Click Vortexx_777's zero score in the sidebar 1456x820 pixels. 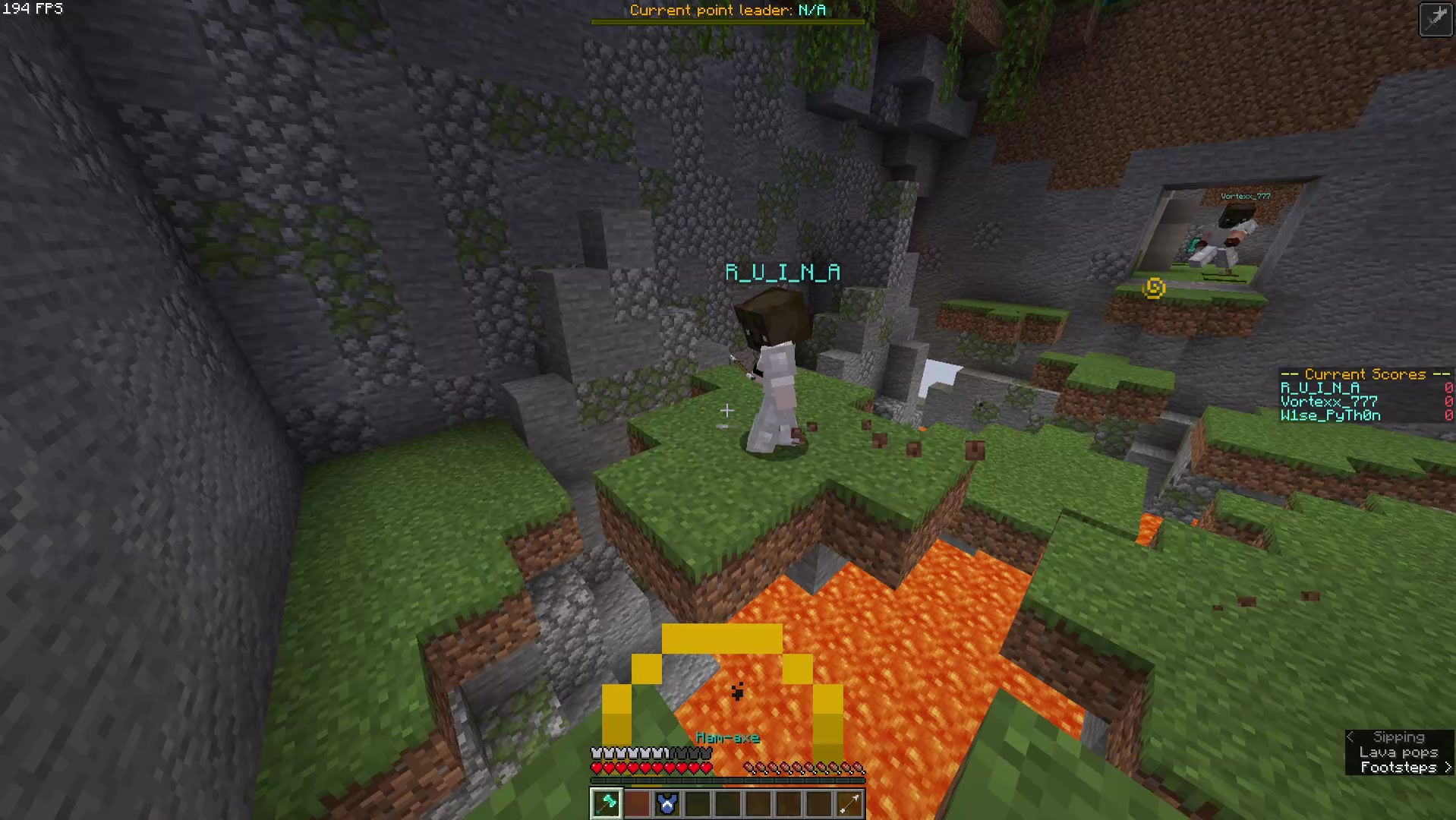tap(1449, 402)
